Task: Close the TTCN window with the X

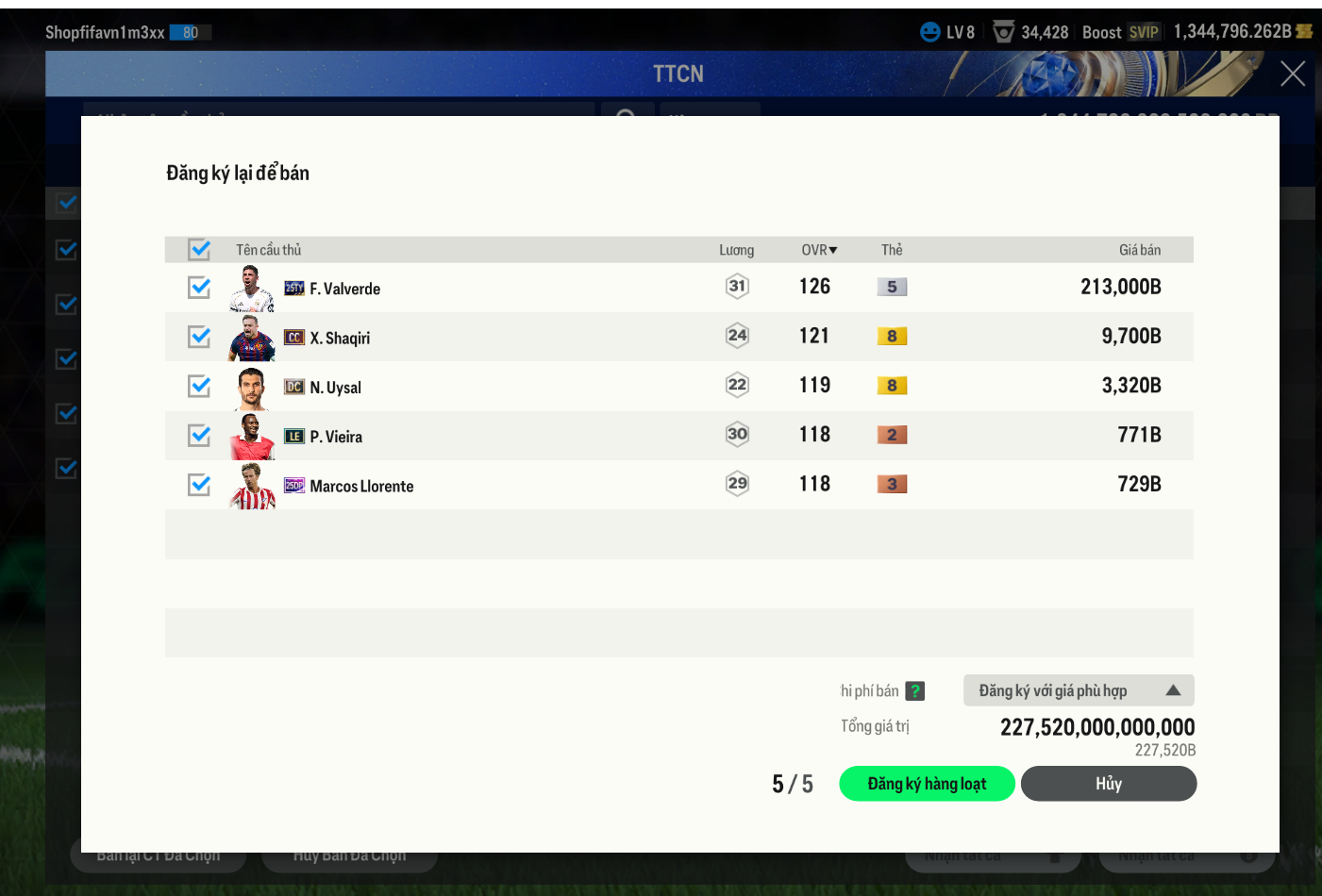Action: tap(1292, 74)
